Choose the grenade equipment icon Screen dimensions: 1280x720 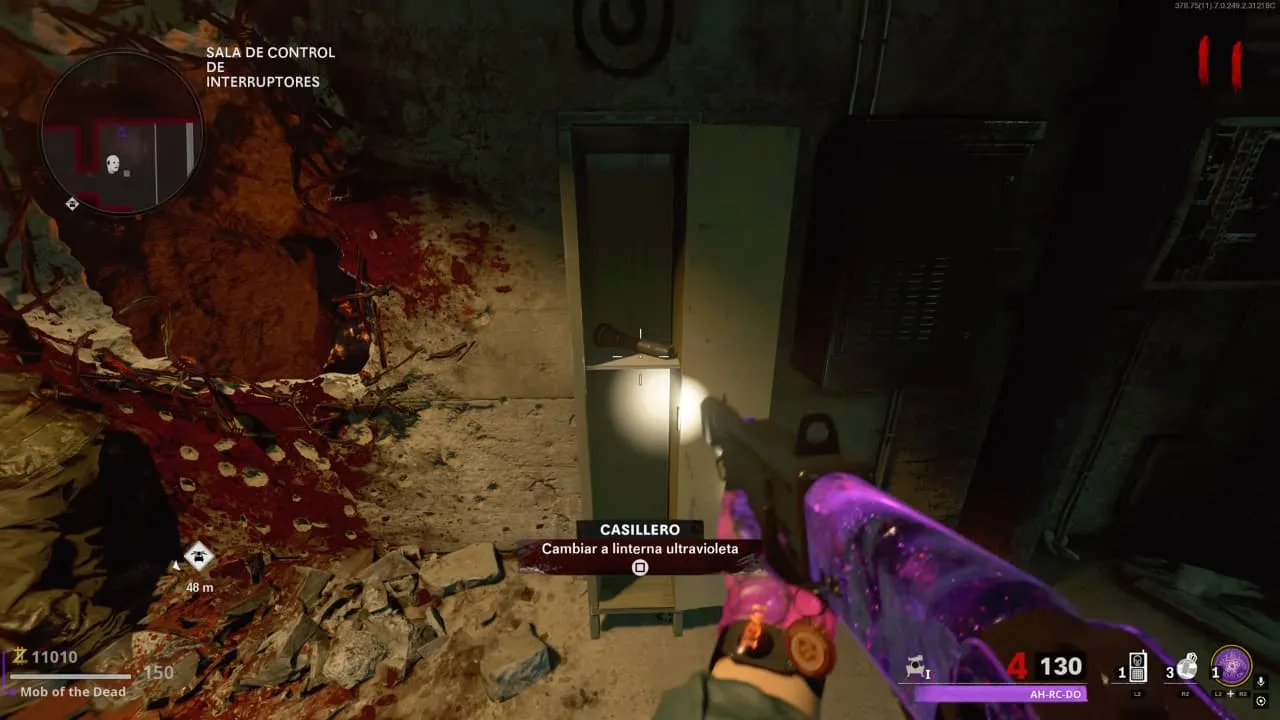click(1187, 667)
